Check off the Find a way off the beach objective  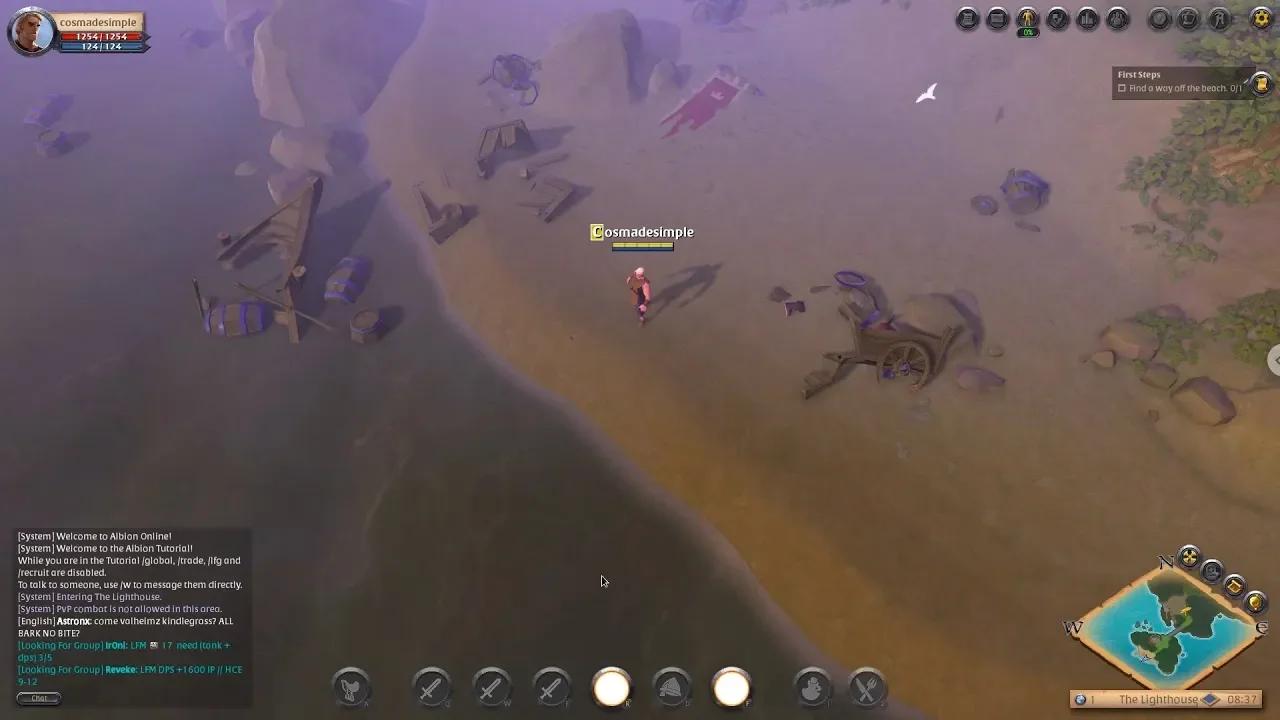point(1121,88)
